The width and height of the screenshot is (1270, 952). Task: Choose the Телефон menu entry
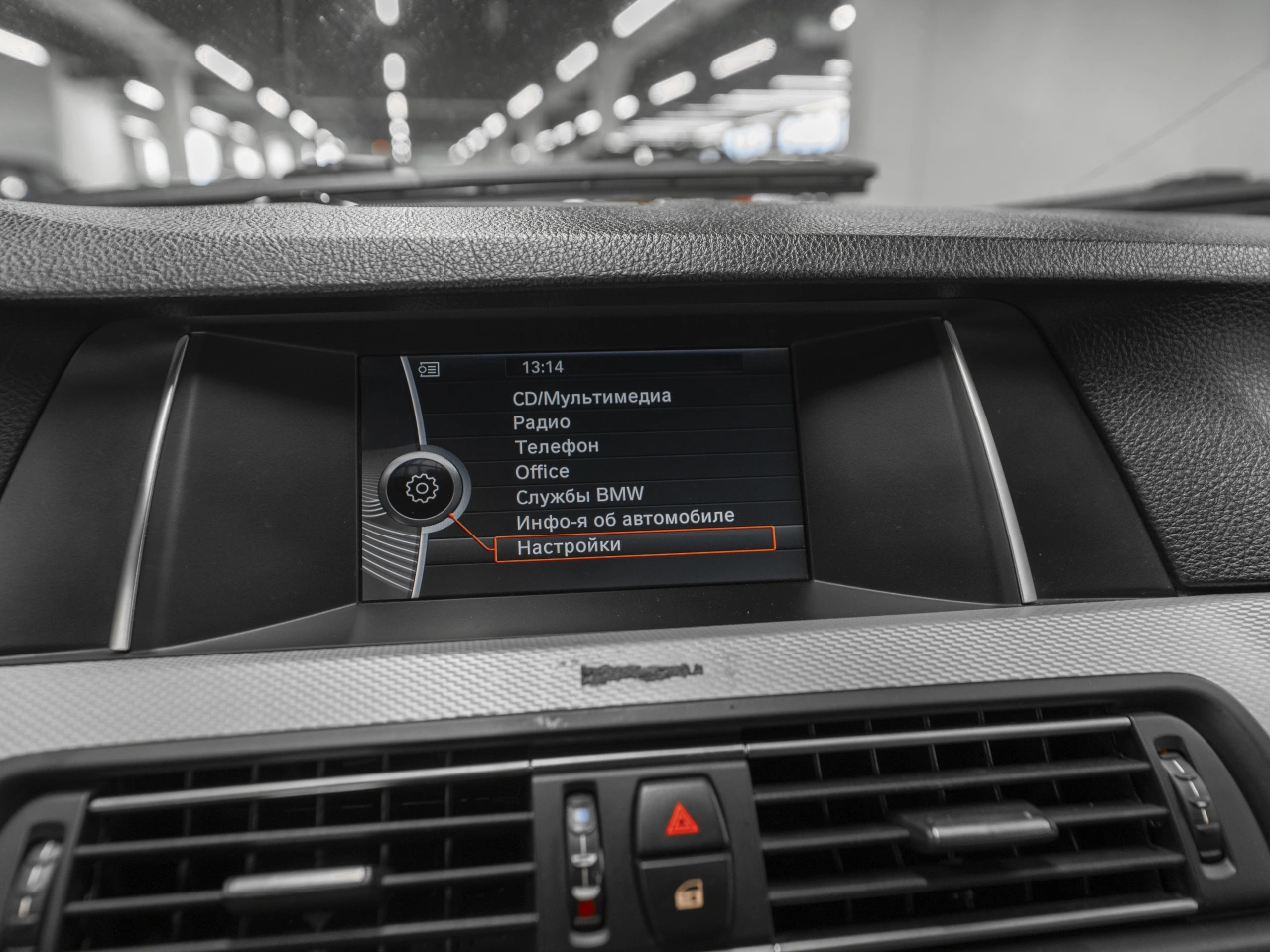557,447
